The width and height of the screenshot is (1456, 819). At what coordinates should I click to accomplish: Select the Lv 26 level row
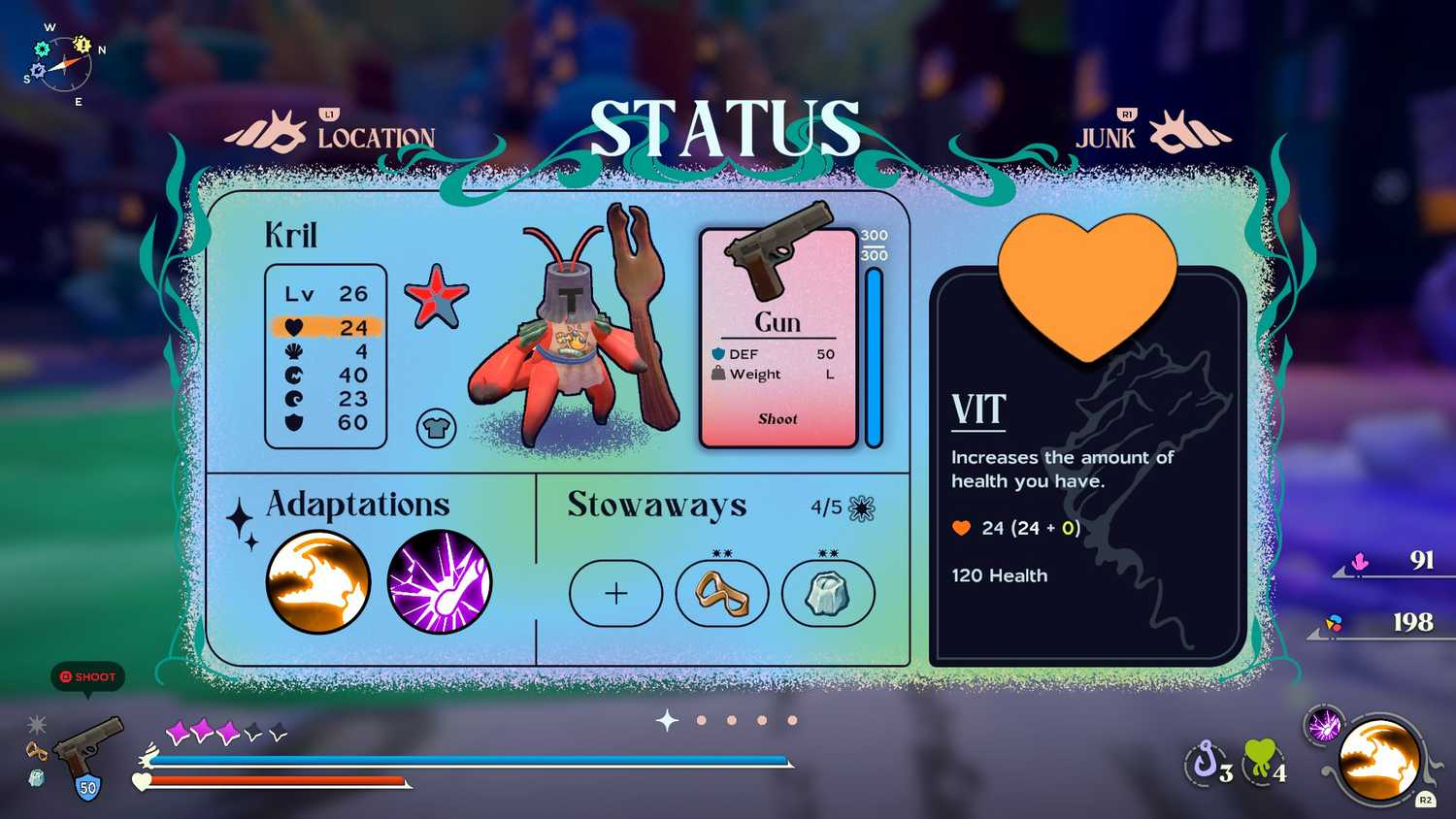pyautogui.click(x=326, y=293)
